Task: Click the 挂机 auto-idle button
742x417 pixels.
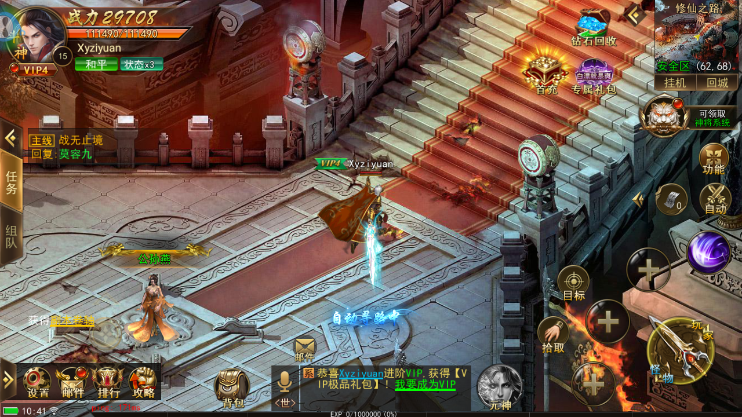Action: coord(676,83)
